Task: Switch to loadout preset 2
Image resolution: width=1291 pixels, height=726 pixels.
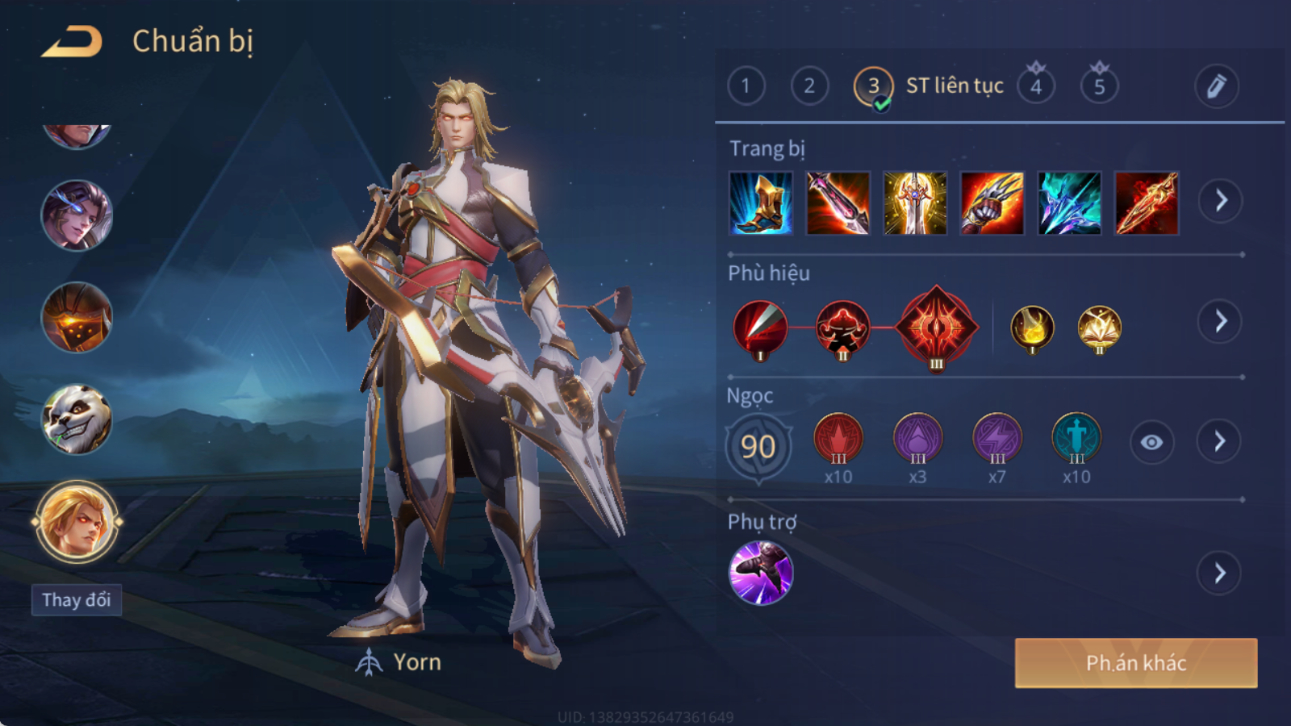Action: (x=810, y=86)
